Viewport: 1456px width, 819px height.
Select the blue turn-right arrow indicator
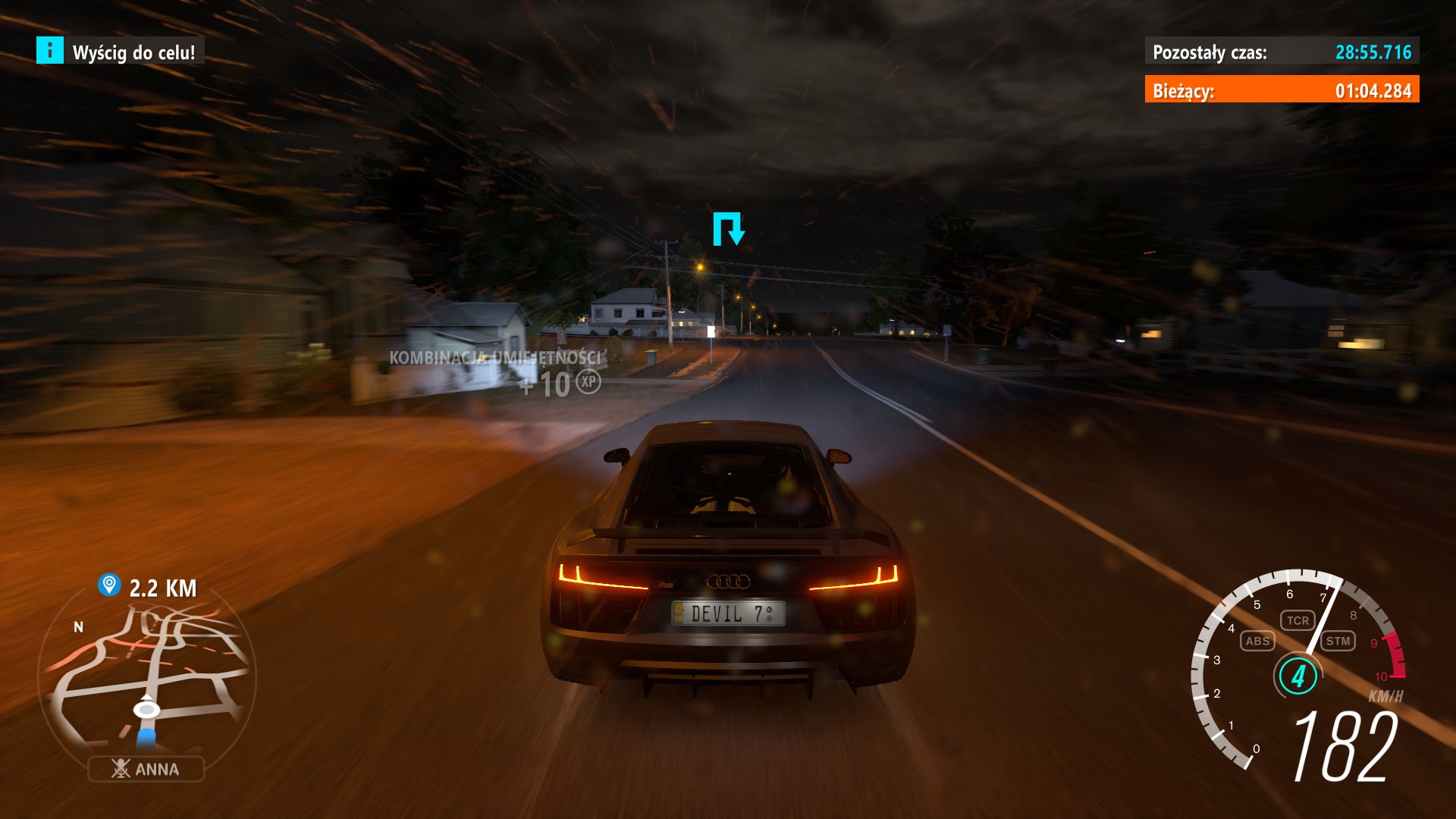tap(729, 229)
